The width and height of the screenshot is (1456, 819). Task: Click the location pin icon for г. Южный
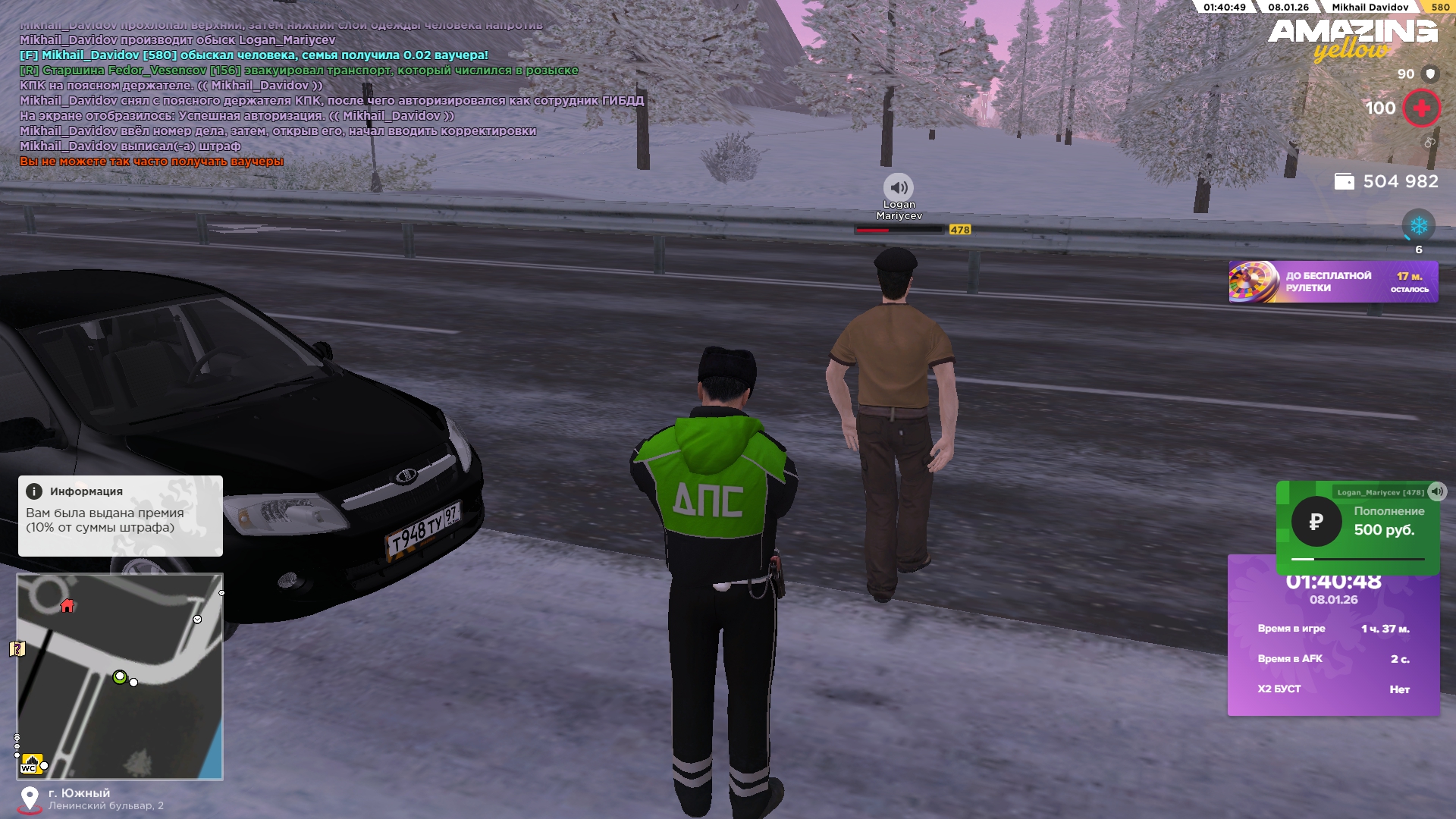pyautogui.click(x=30, y=799)
